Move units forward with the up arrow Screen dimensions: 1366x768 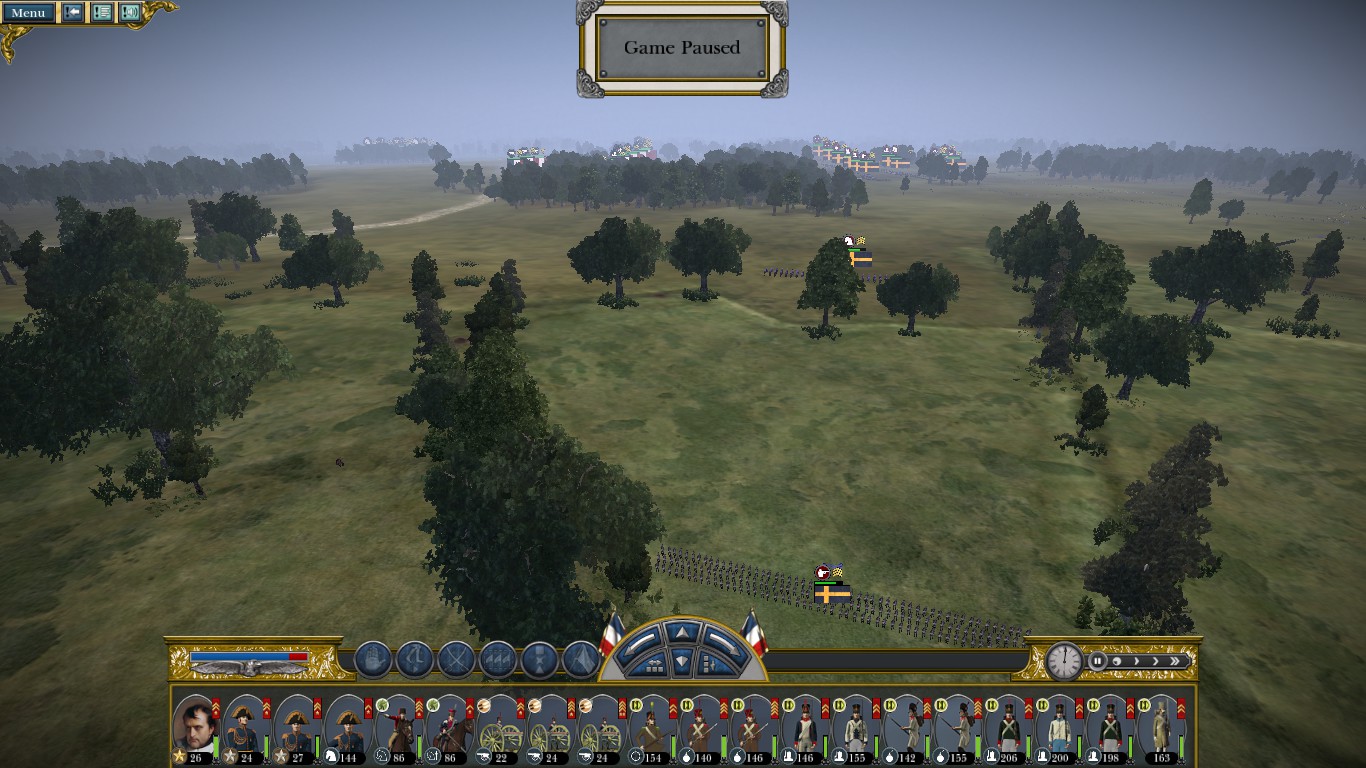coord(680,632)
